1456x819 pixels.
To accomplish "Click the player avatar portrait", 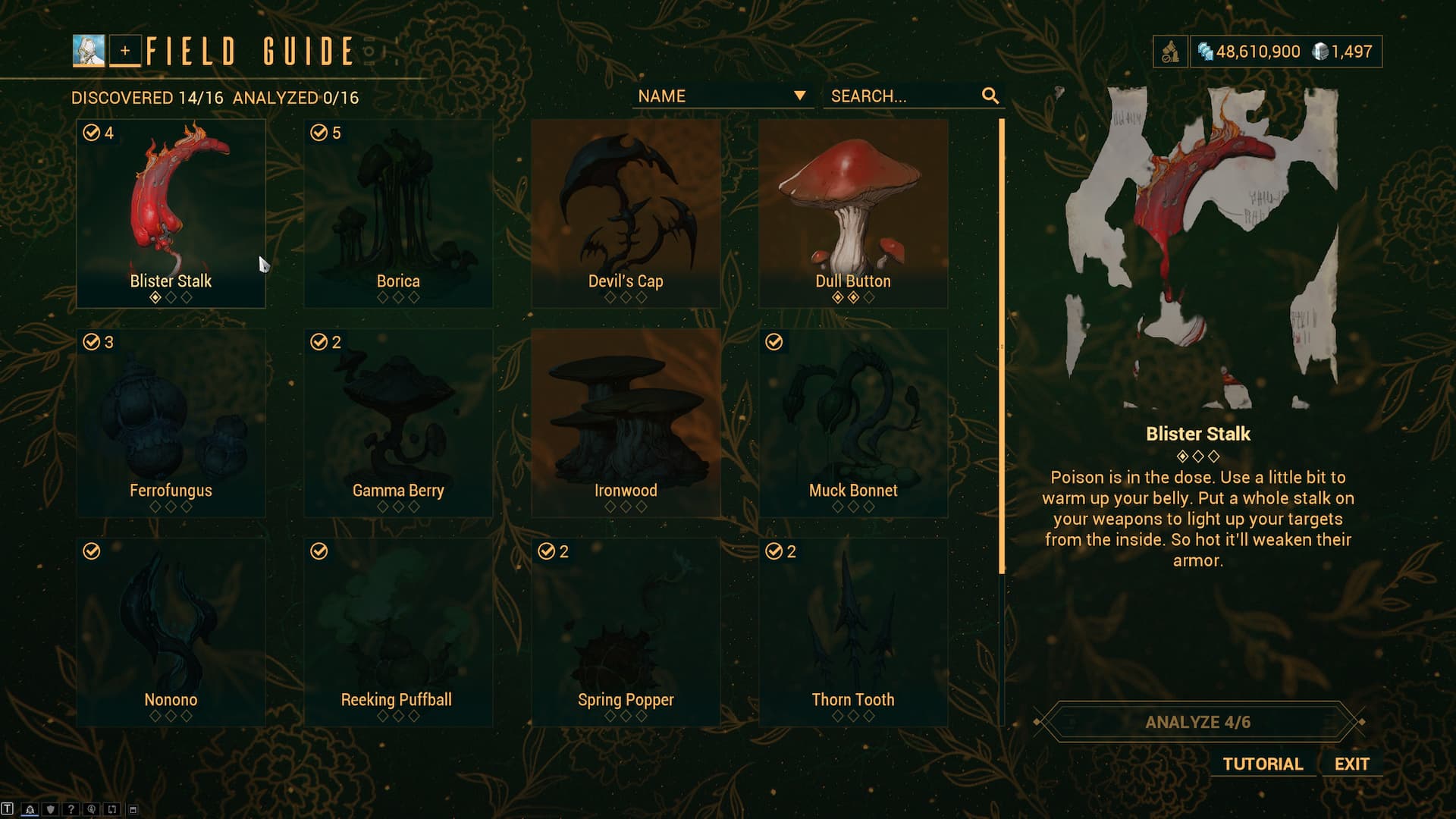I will [89, 52].
